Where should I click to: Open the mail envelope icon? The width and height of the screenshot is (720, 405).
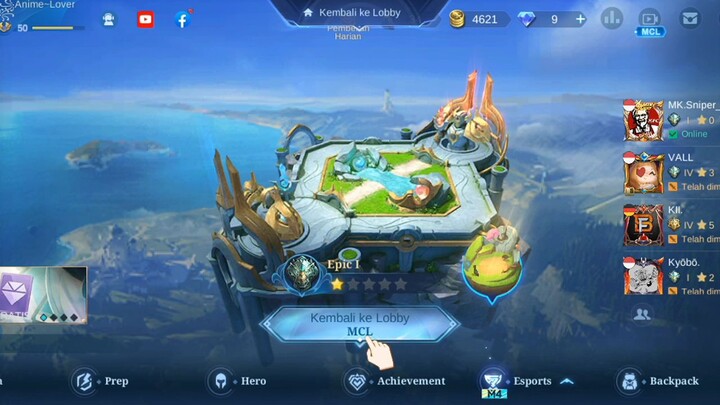pyautogui.click(x=689, y=18)
